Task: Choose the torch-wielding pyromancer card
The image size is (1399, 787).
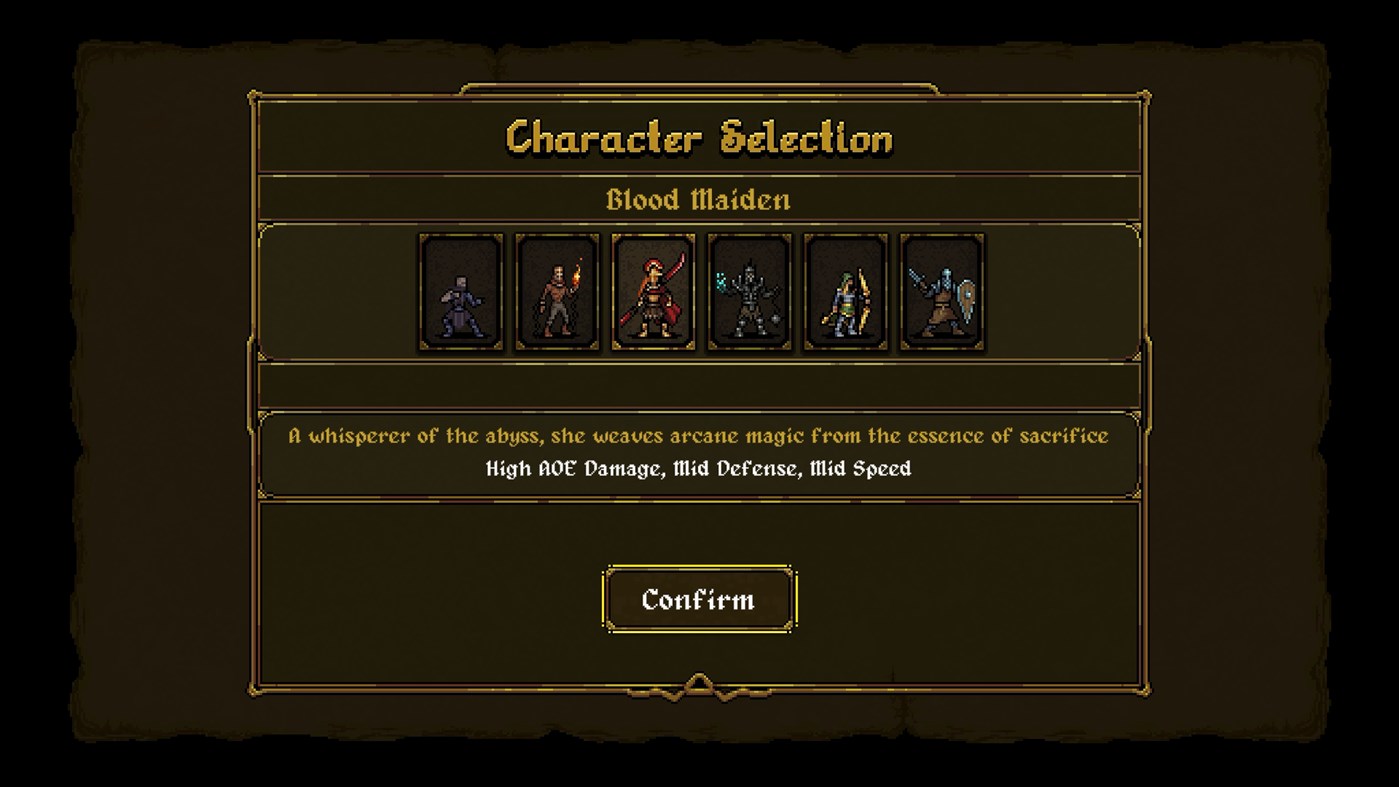Action: click(x=556, y=292)
